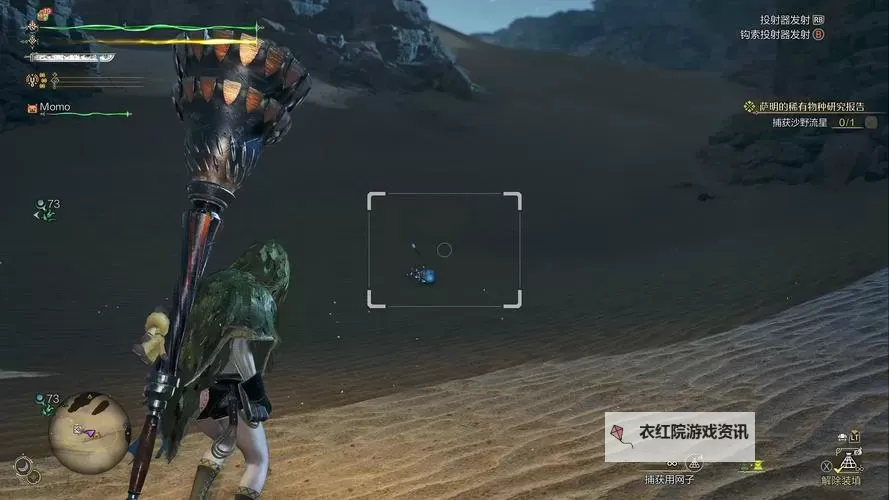Select the weapon sharpness gauge

[72, 58]
